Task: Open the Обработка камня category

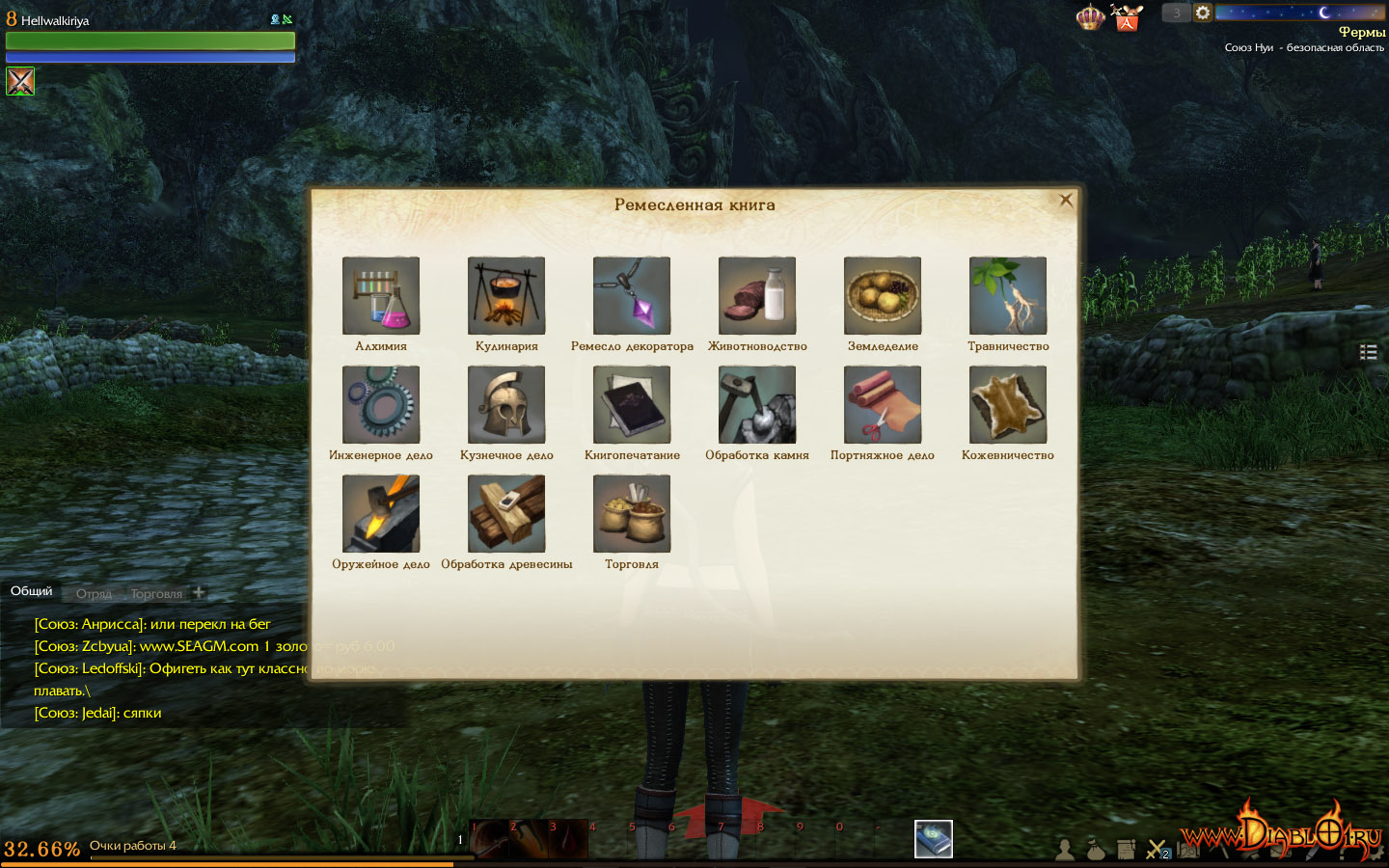Action: (757, 404)
